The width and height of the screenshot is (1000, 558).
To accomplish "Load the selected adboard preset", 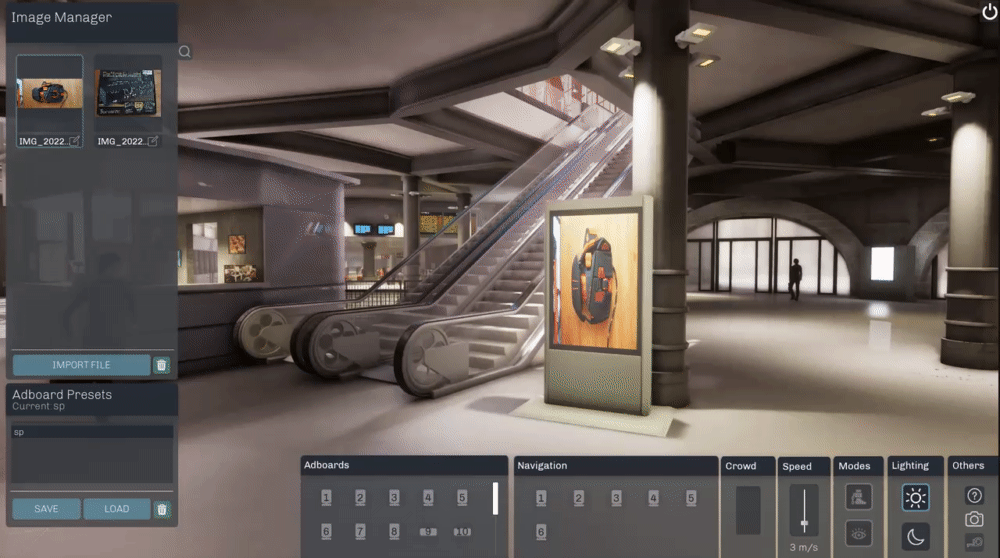I will (x=117, y=509).
